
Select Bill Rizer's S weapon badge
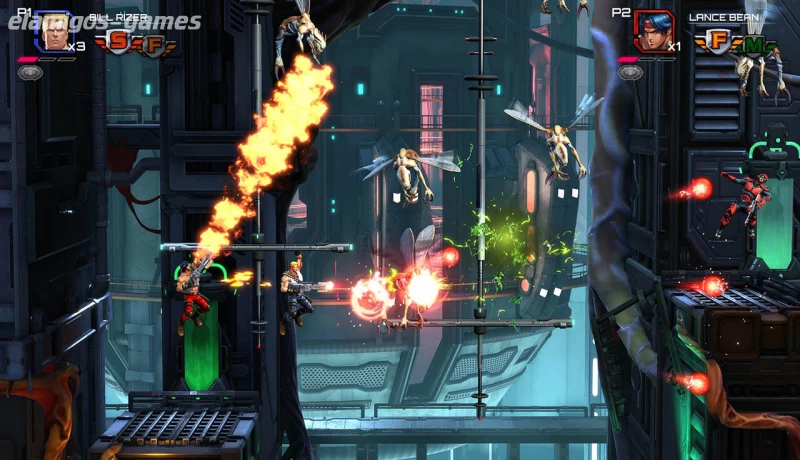(119, 41)
